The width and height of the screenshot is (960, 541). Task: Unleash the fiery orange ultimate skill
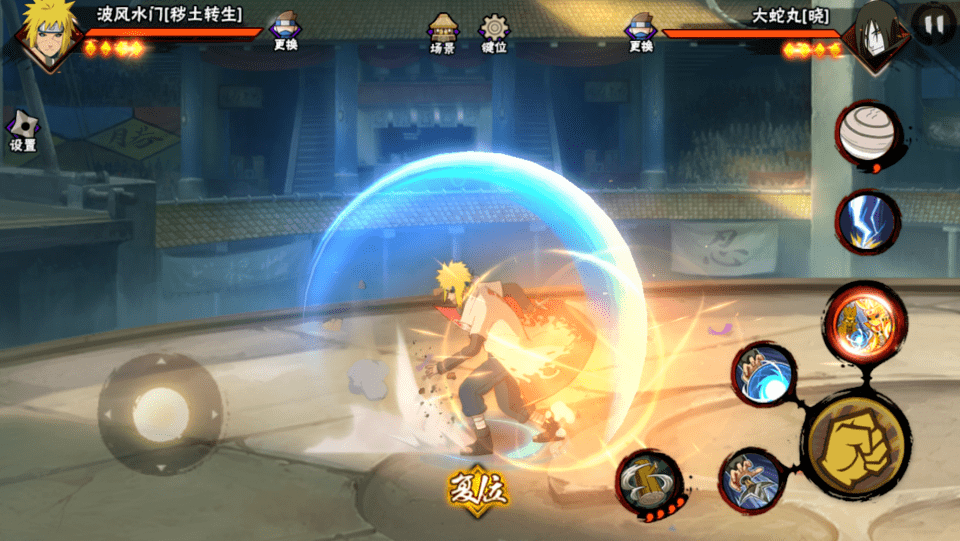pos(864,319)
